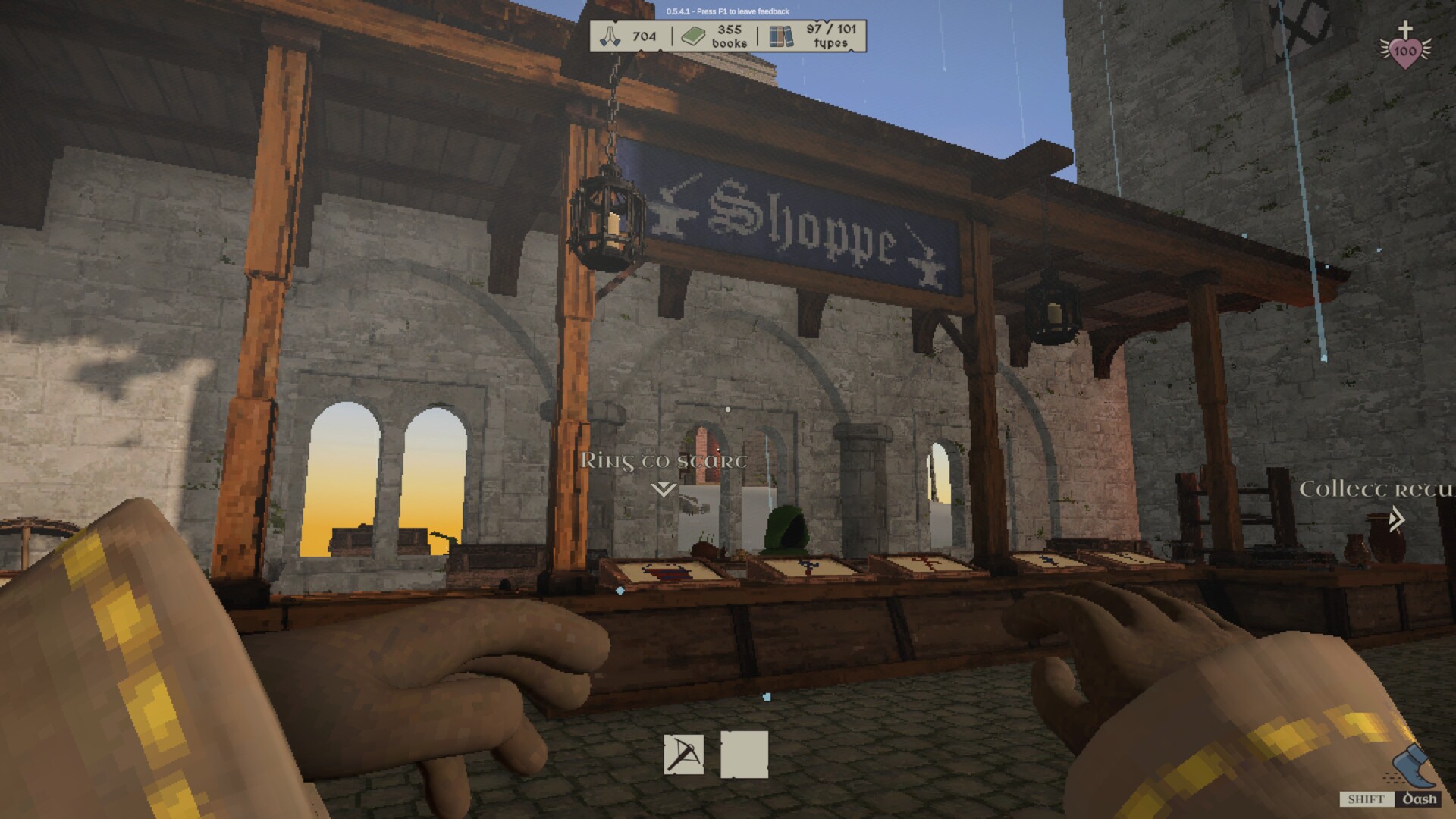Click the blue boot Dash icon

click(1410, 767)
